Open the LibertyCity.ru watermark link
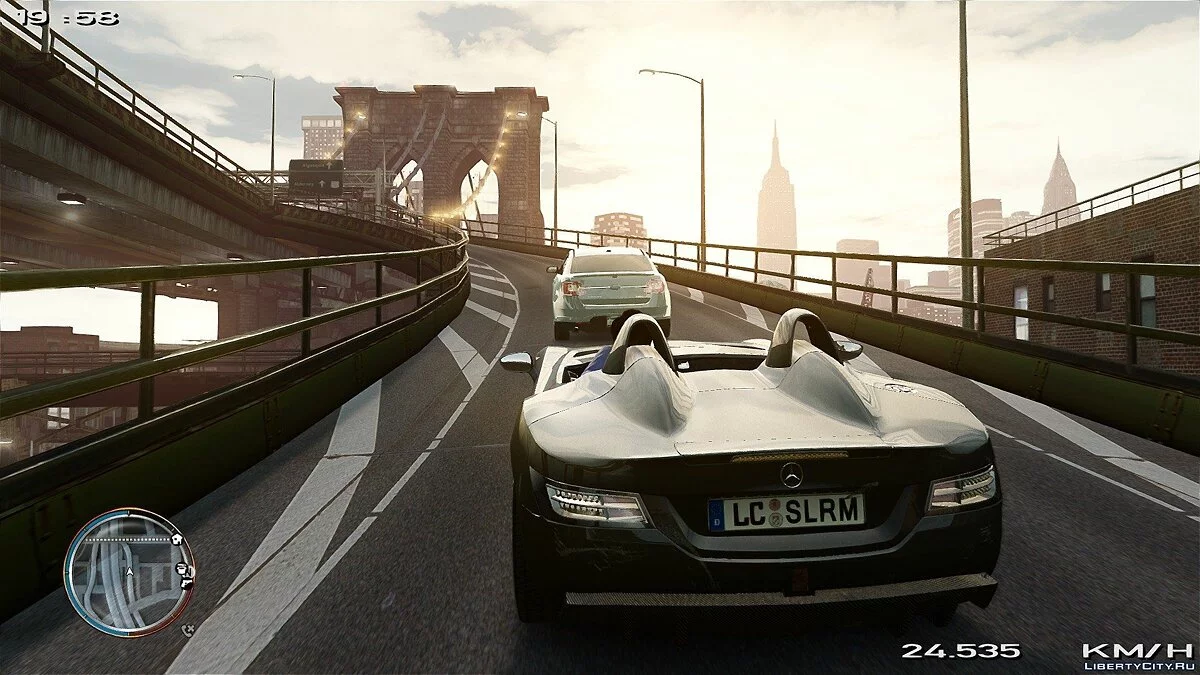 1140,664
